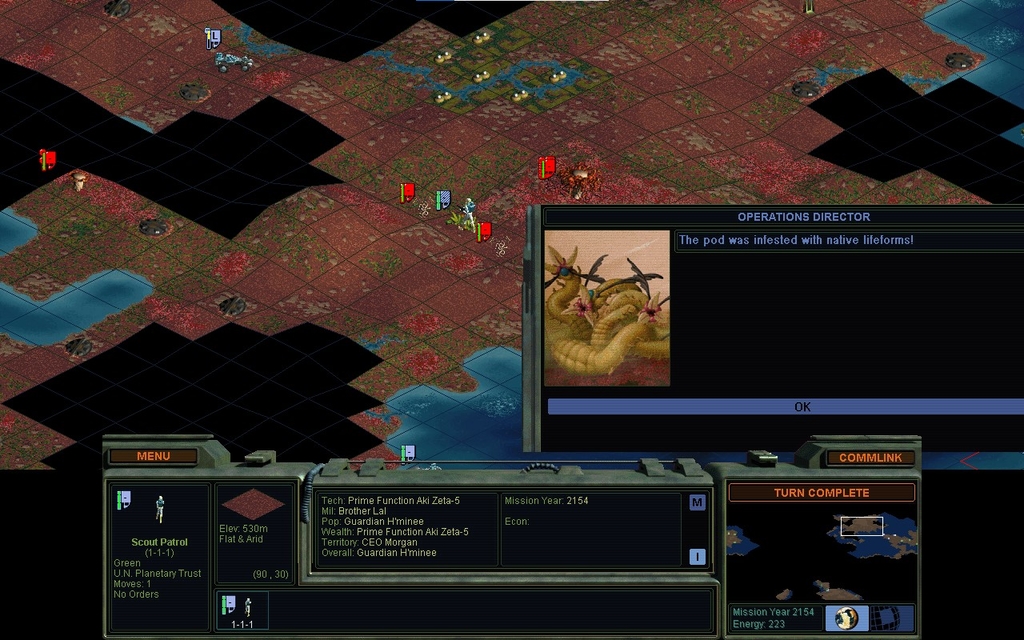Select the globe view icon below the minimap
1024x640 pixels.
pos(847,617)
